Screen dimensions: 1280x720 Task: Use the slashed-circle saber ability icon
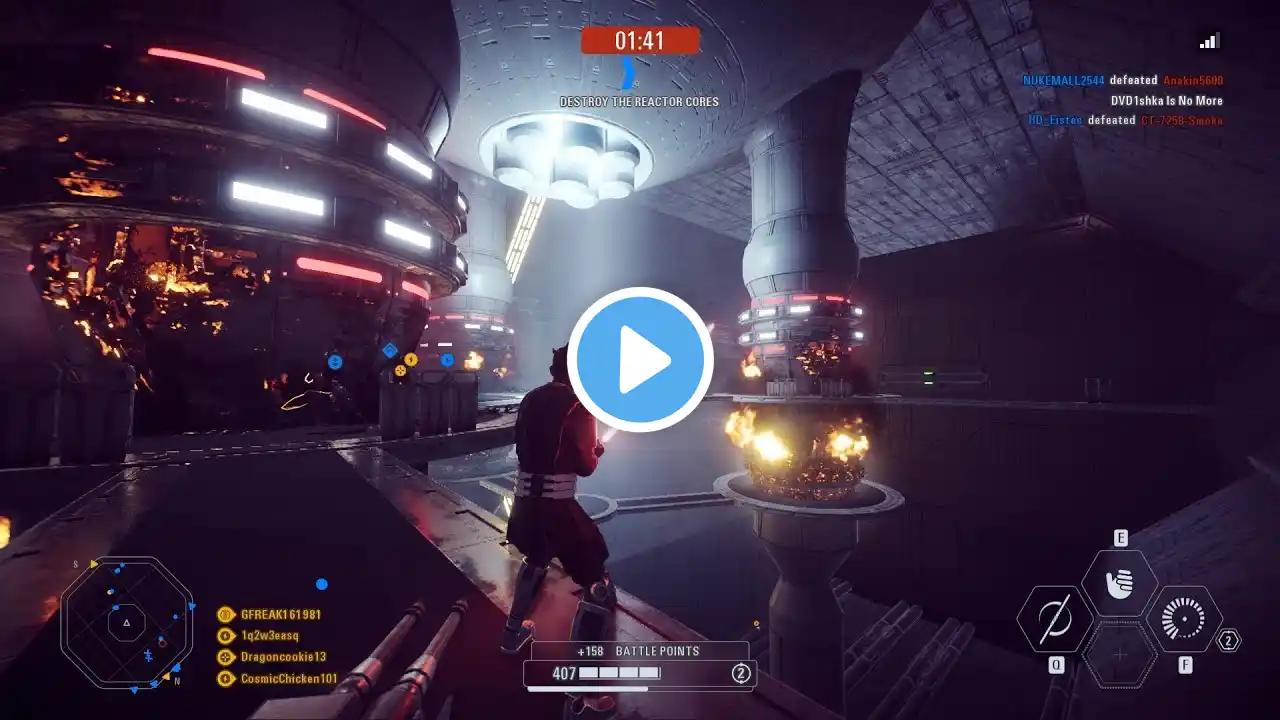point(1055,620)
